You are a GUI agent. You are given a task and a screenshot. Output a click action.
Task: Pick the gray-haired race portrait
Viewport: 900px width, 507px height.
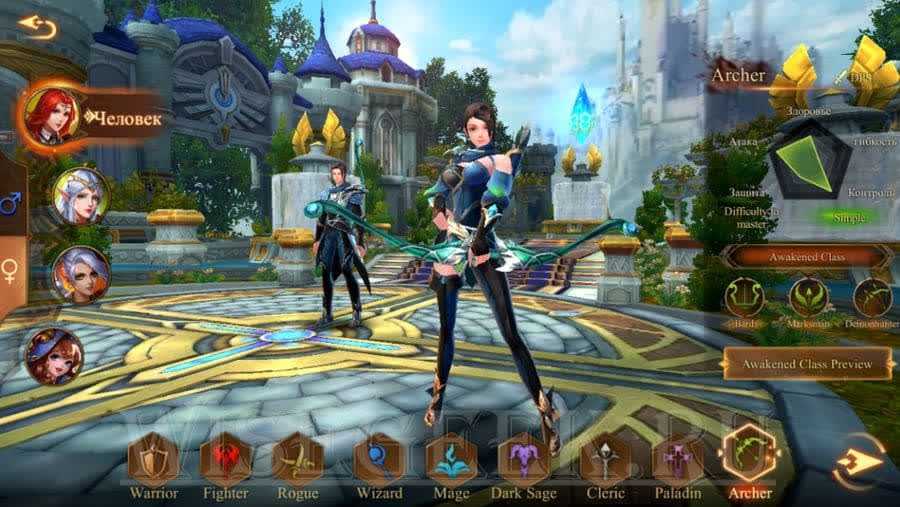tap(79, 273)
